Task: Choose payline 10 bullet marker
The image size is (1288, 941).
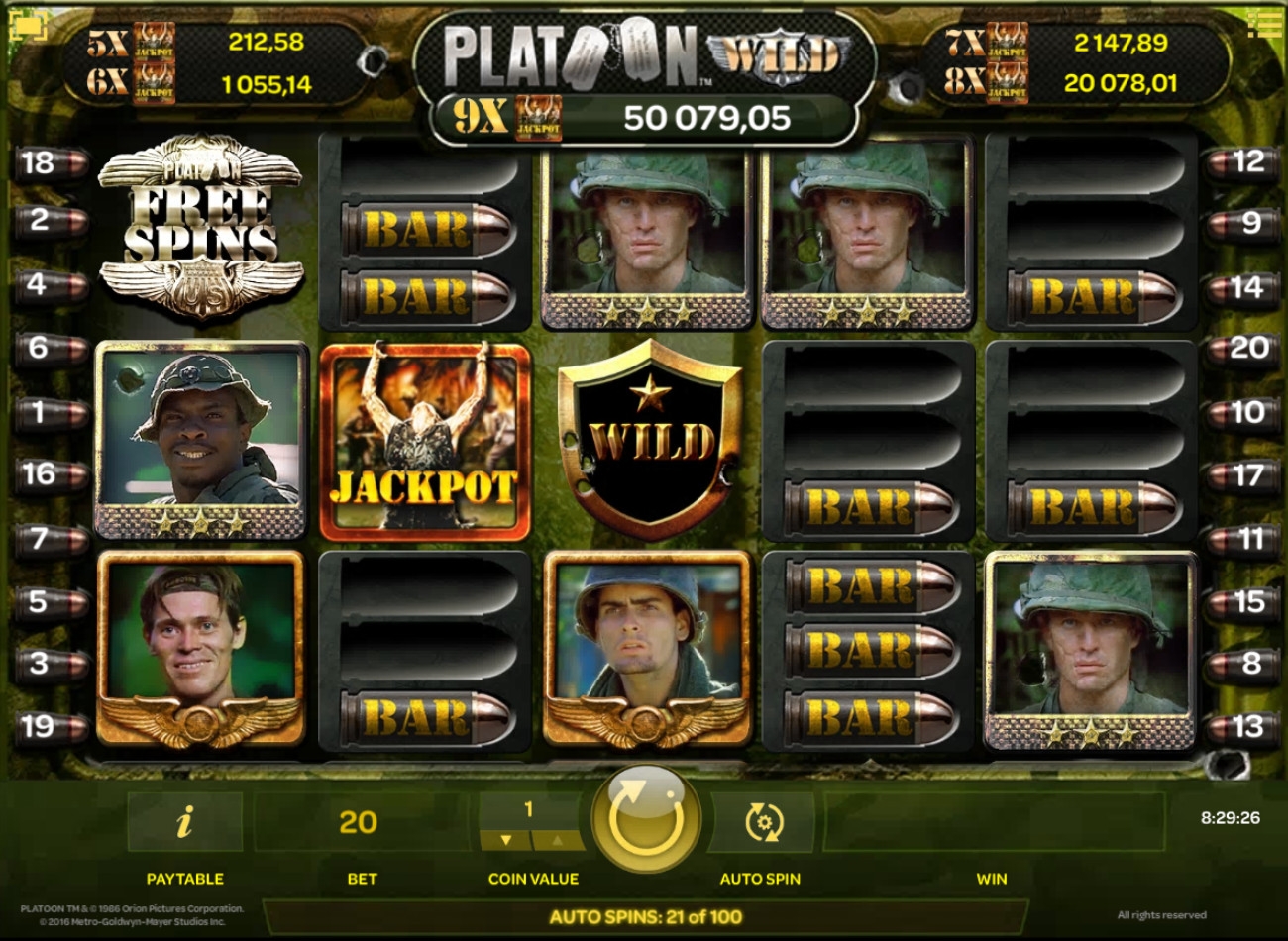Action: coord(1241,412)
